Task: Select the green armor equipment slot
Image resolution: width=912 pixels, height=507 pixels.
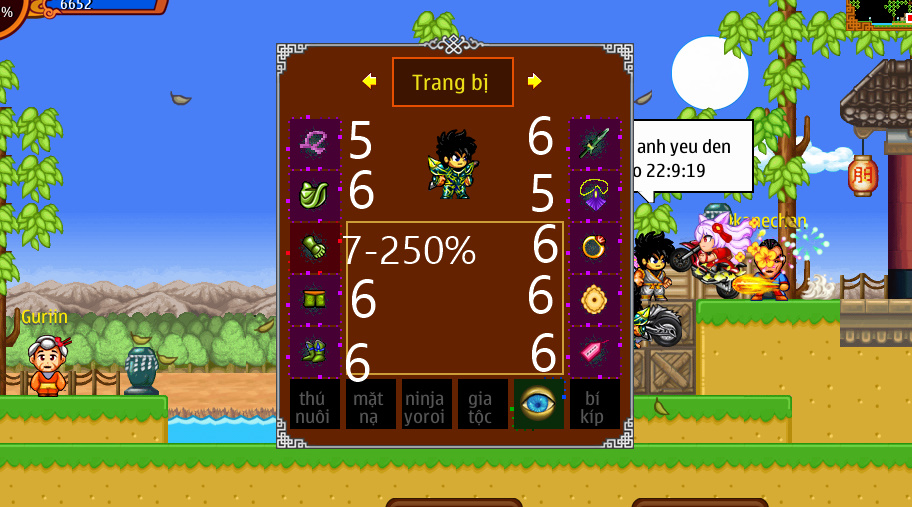Action: (314, 195)
